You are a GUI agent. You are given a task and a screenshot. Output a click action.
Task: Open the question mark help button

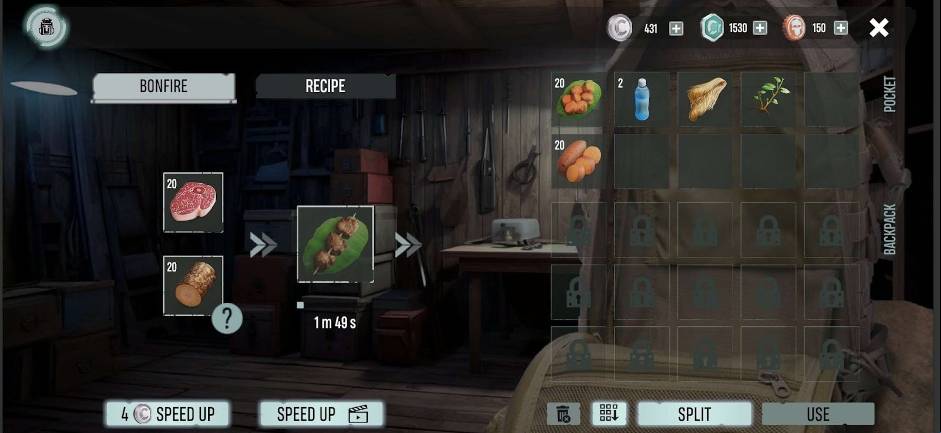(227, 319)
